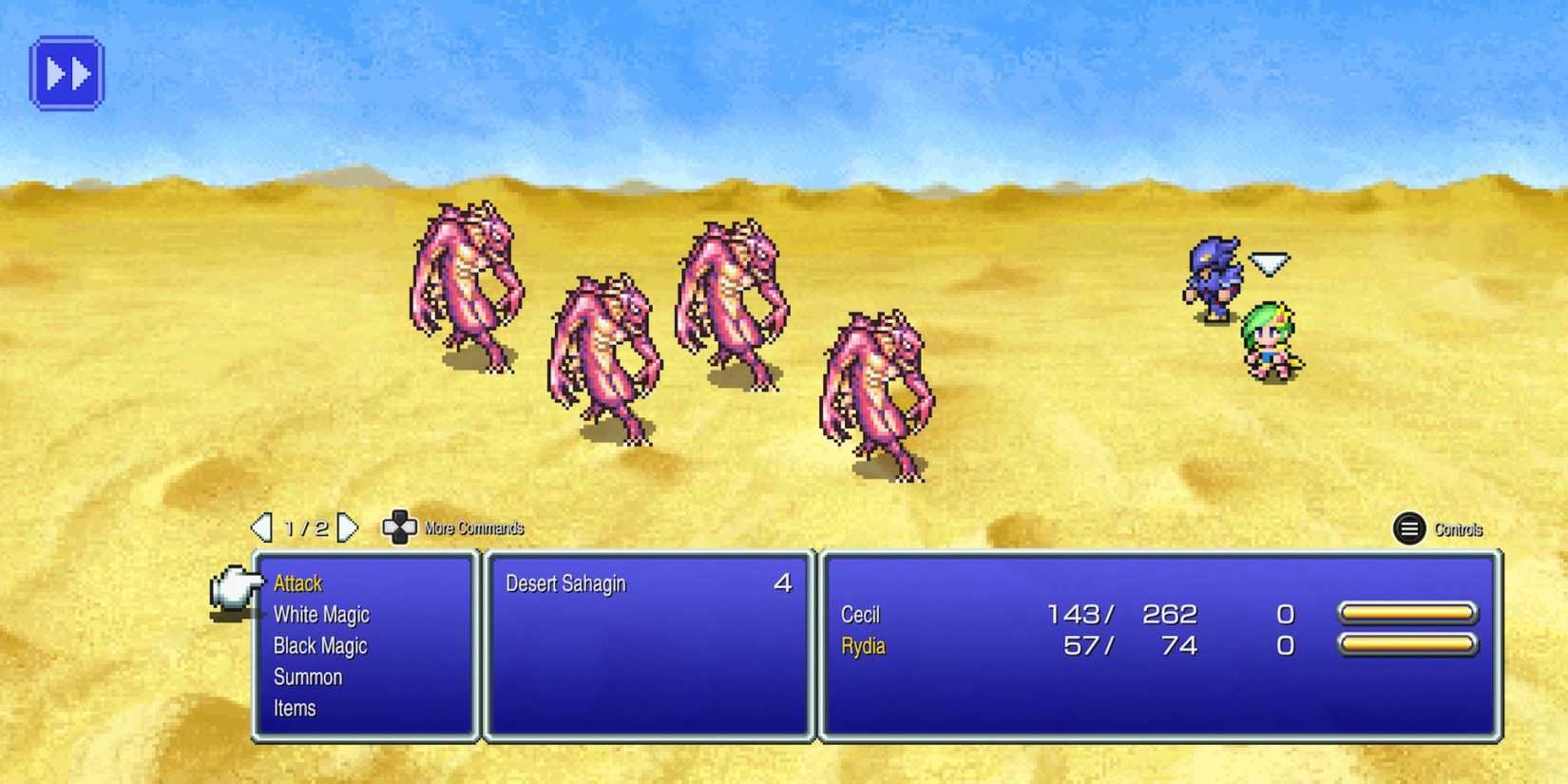Activate the fast-forward battle speed icon

tap(67, 73)
